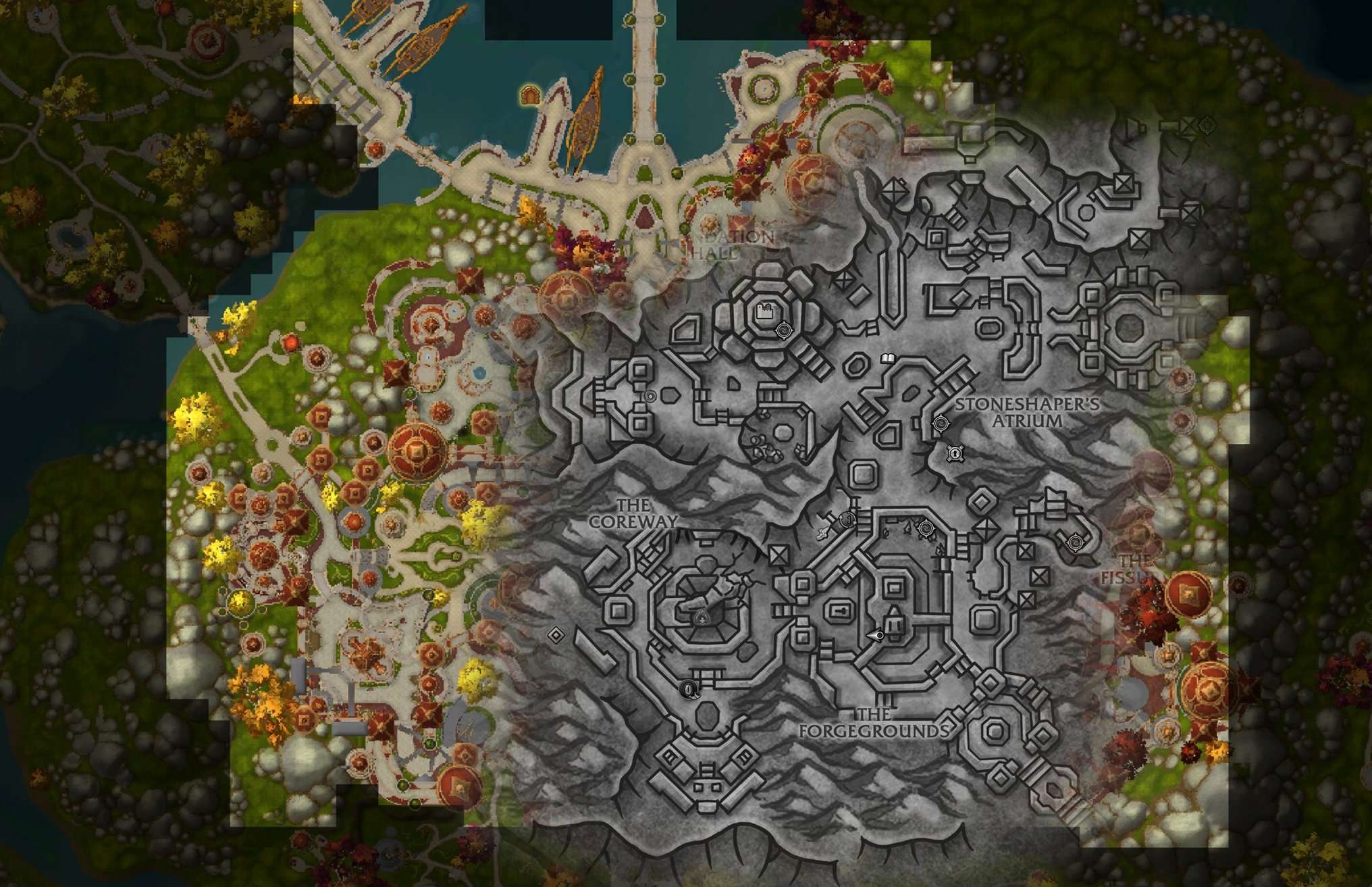Click the swirl marker next to the castle icon
1372x887 pixels.
[784, 330]
